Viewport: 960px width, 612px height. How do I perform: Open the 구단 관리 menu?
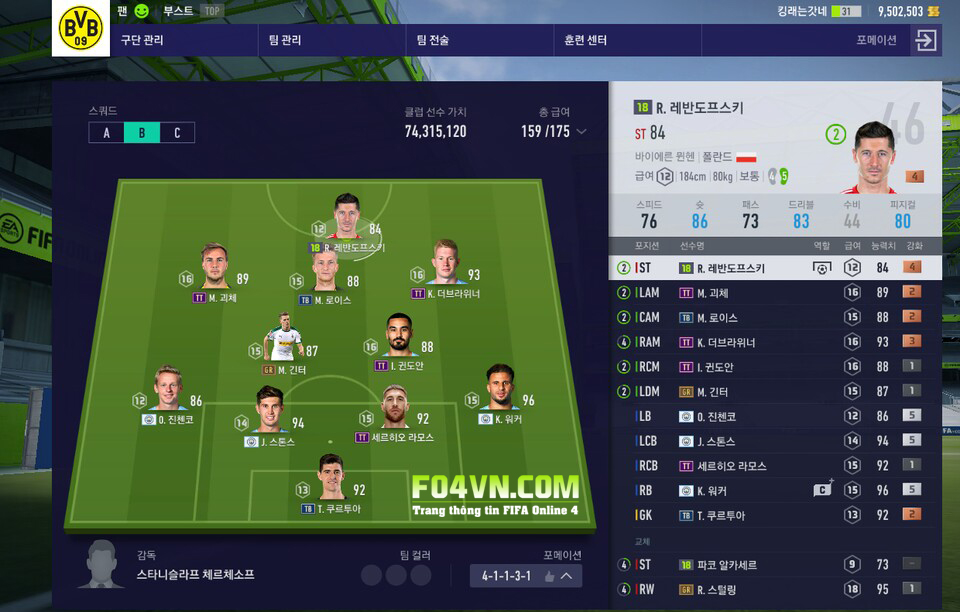click(142, 41)
